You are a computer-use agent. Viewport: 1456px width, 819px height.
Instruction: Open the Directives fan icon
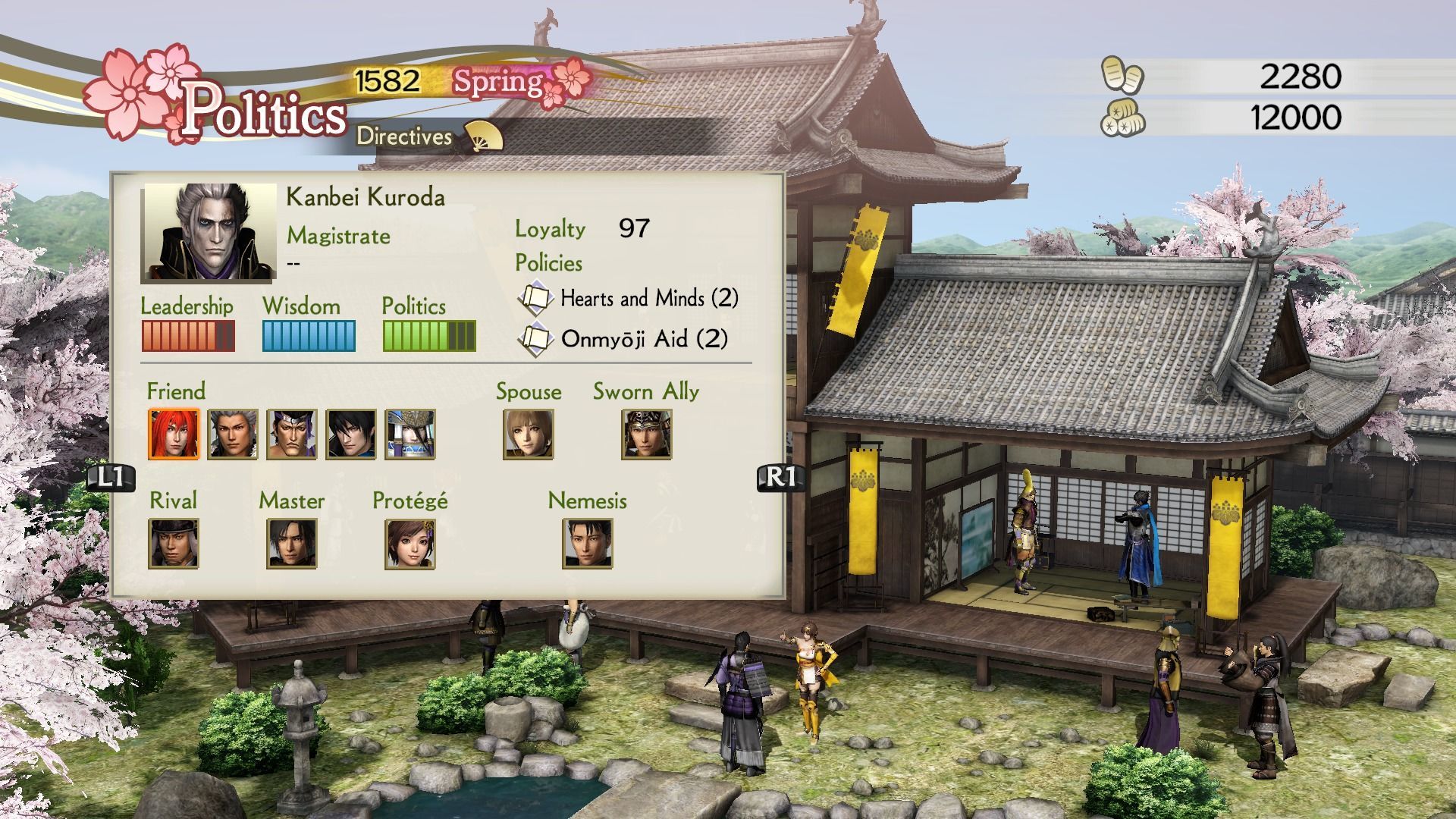[x=483, y=136]
